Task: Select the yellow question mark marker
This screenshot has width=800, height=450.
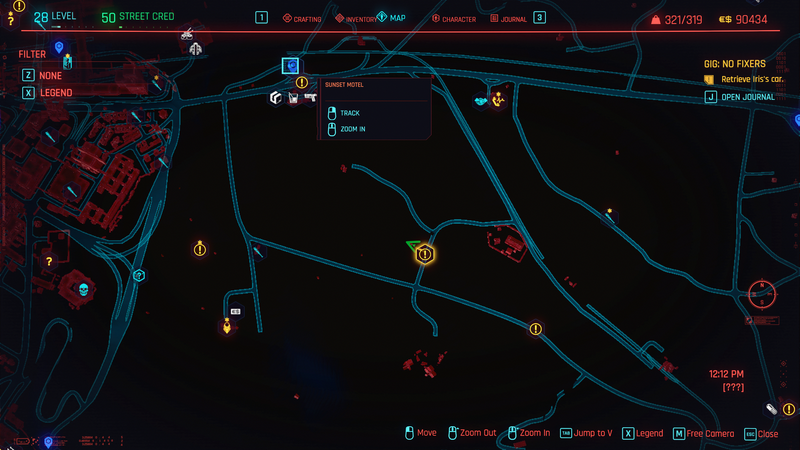Action: click(48, 261)
